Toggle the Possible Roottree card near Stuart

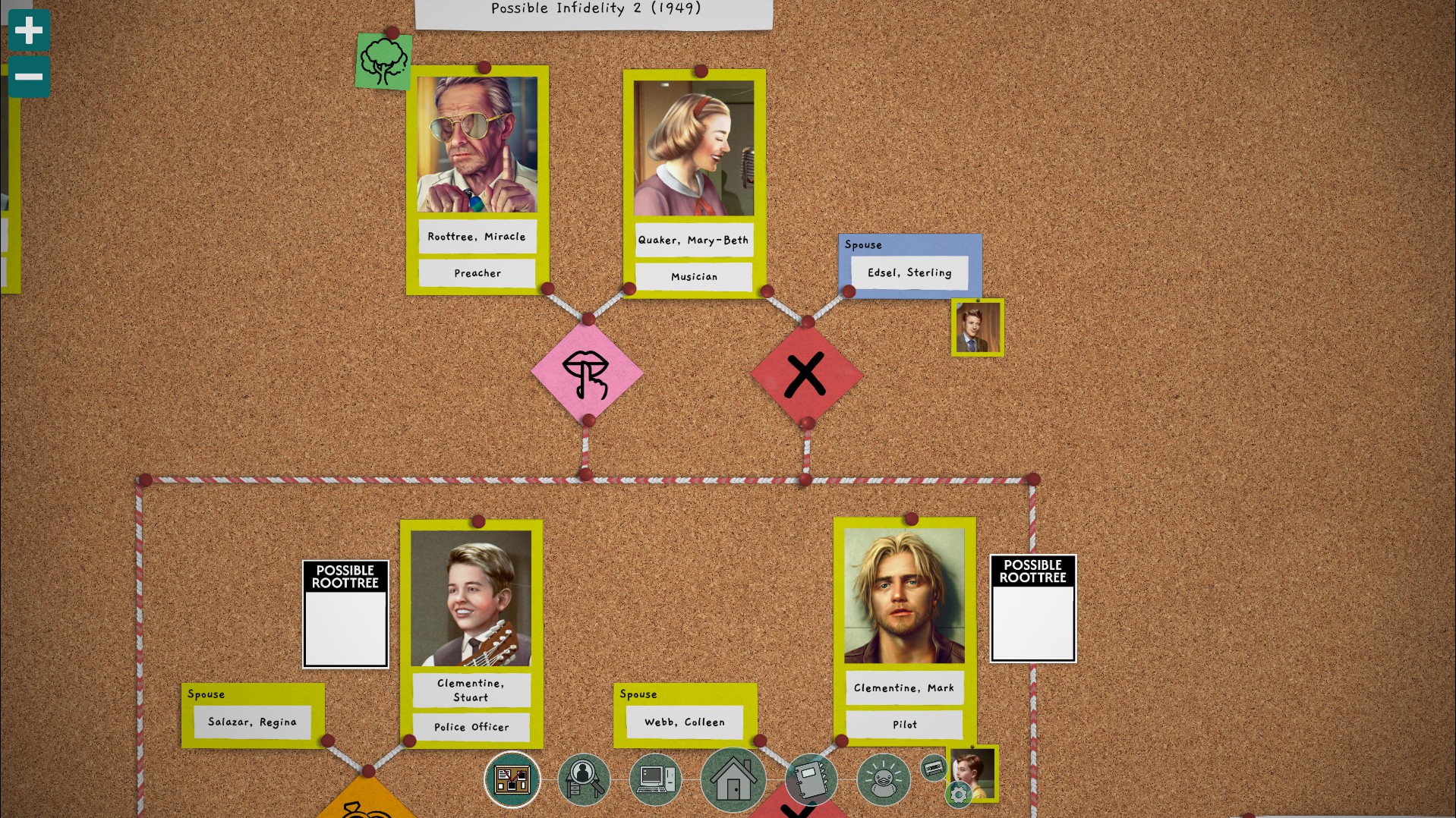point(345,612)
